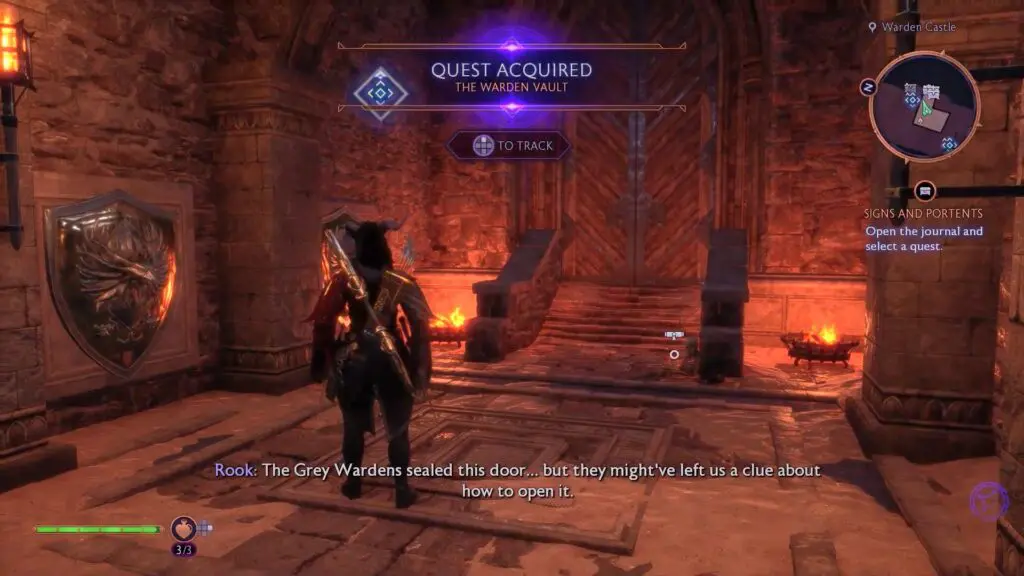The height and width of the screenshot is (576, 1024).
Task: Open the circular minimap
Action: 924,107
